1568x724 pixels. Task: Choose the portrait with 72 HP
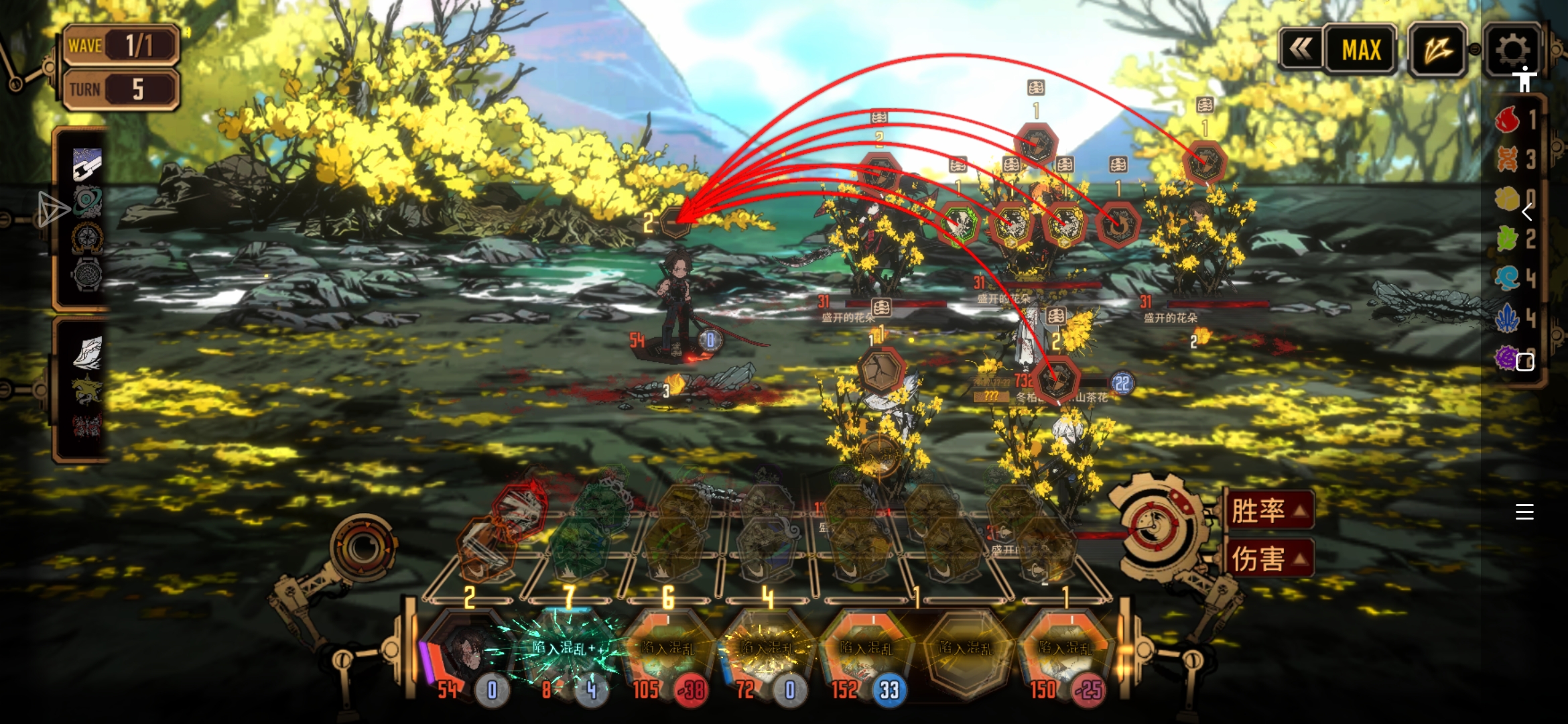(766, 650)
